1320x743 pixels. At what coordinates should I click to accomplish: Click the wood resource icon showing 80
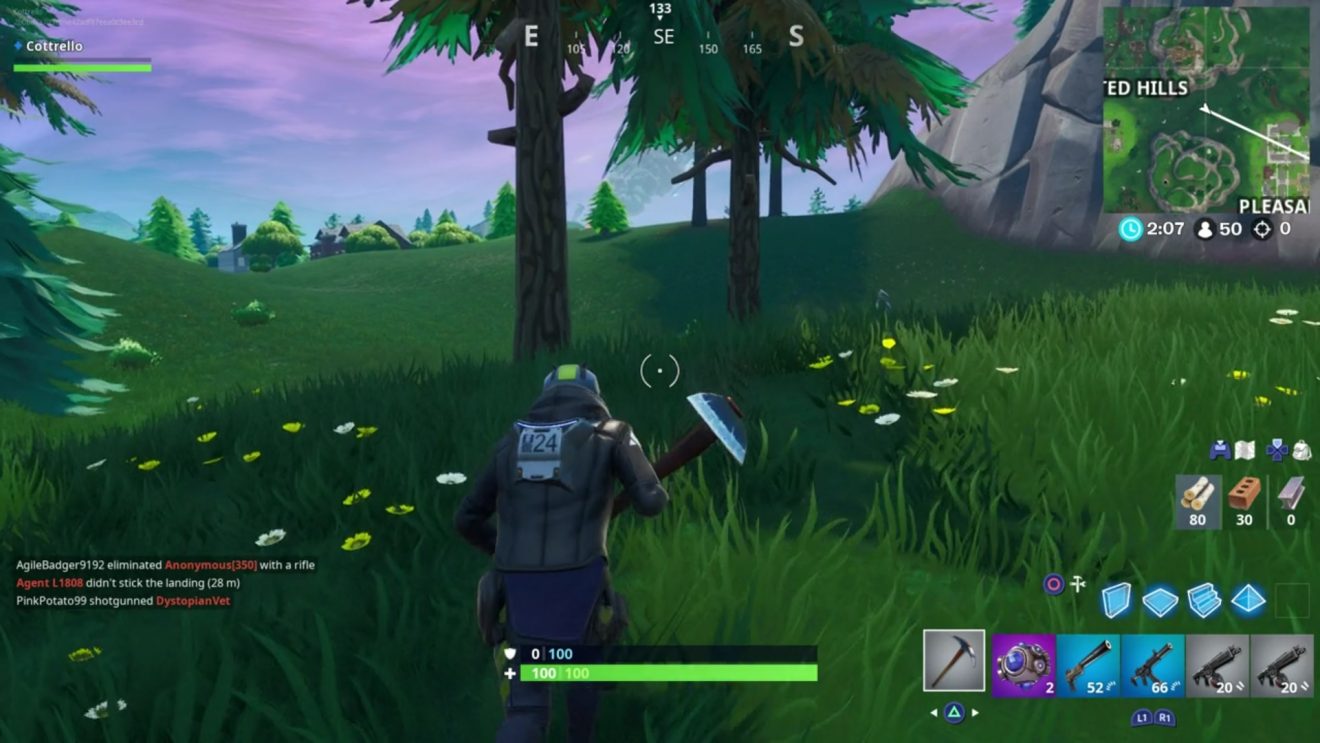(x=1198, y=498)
